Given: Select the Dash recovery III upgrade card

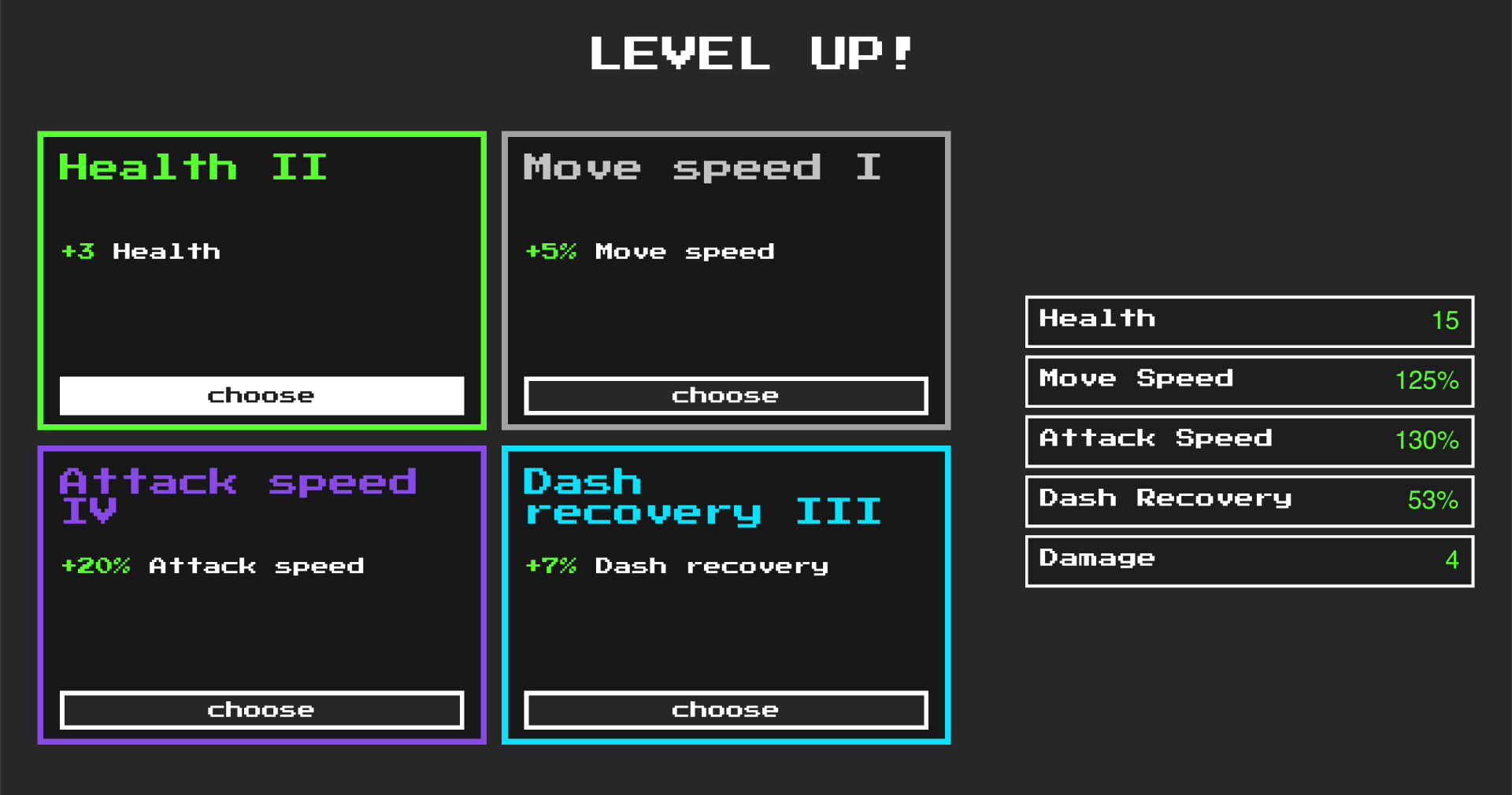Looking at the screenshot, I should click(724, 594).
